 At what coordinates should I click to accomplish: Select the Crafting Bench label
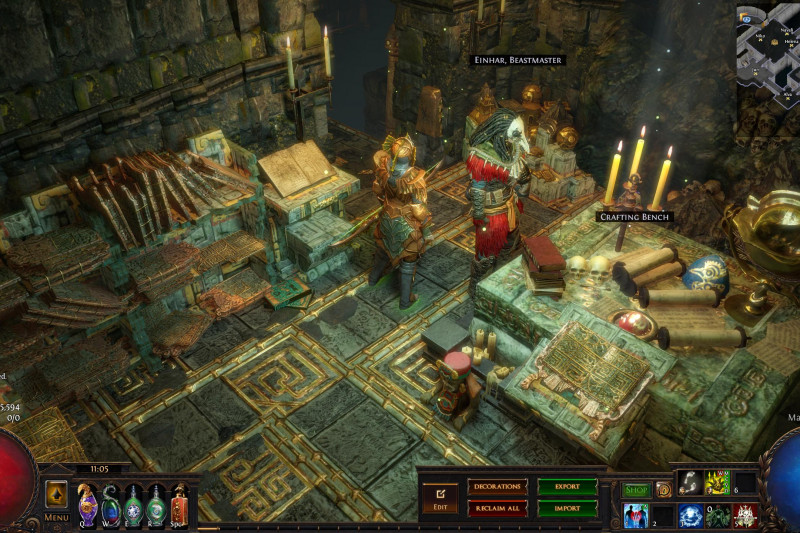634,216
